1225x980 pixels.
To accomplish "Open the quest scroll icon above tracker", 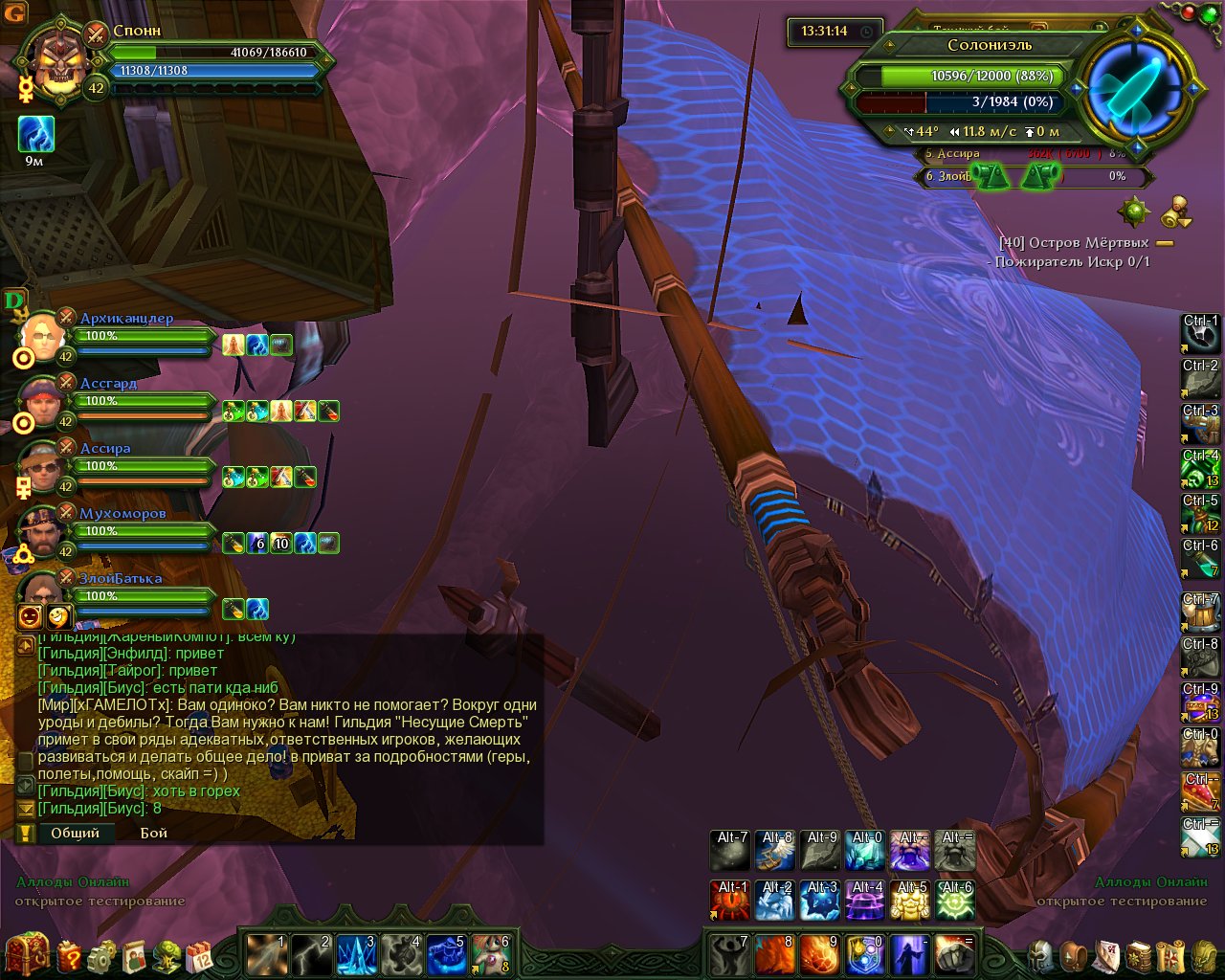I will tap(1177, 211).
